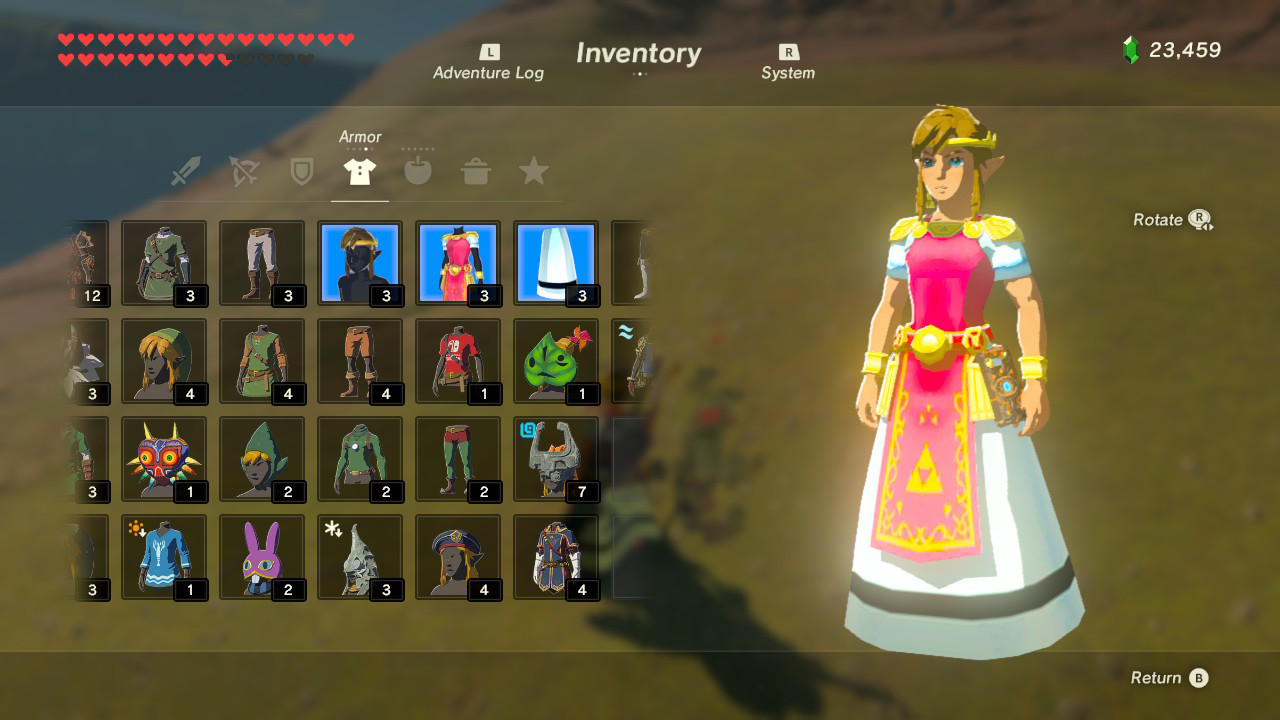This screenshot has width=1280, height=720.
Task: Select the green Korok Mask
Action: point(557,361)
